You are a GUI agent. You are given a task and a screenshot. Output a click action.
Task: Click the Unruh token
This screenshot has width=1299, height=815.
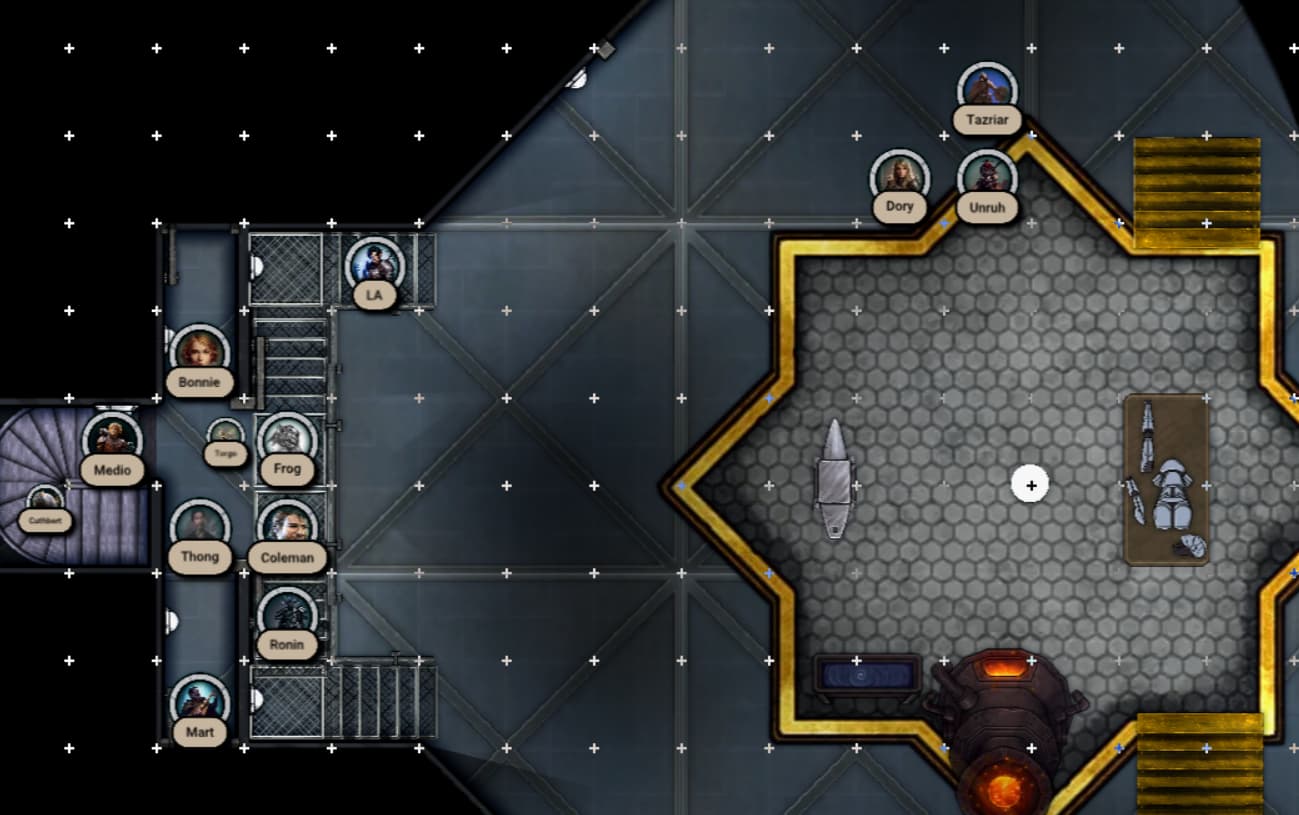(987, 178)
